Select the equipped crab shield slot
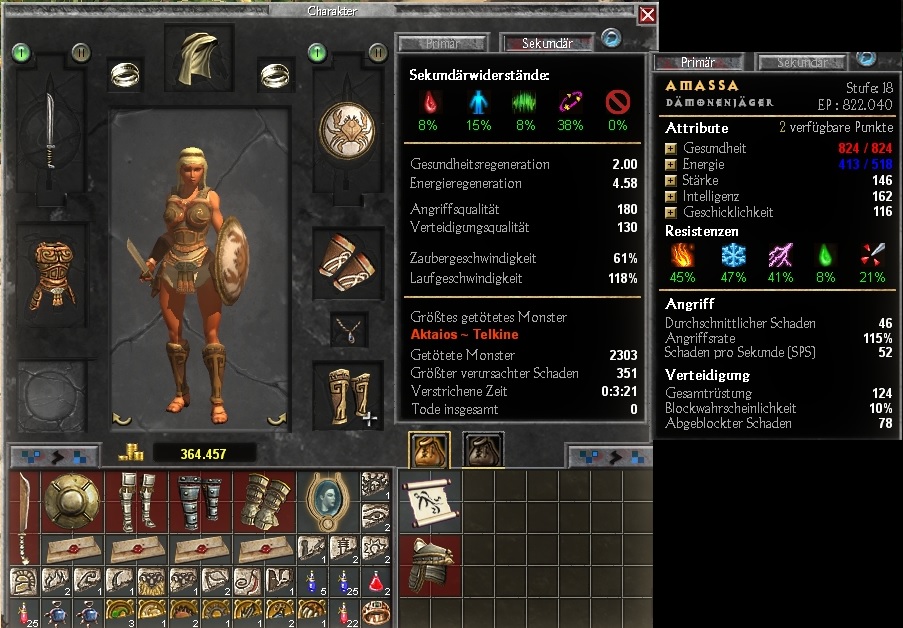Screen dimensions: 903x628 [x=347, y=132]
